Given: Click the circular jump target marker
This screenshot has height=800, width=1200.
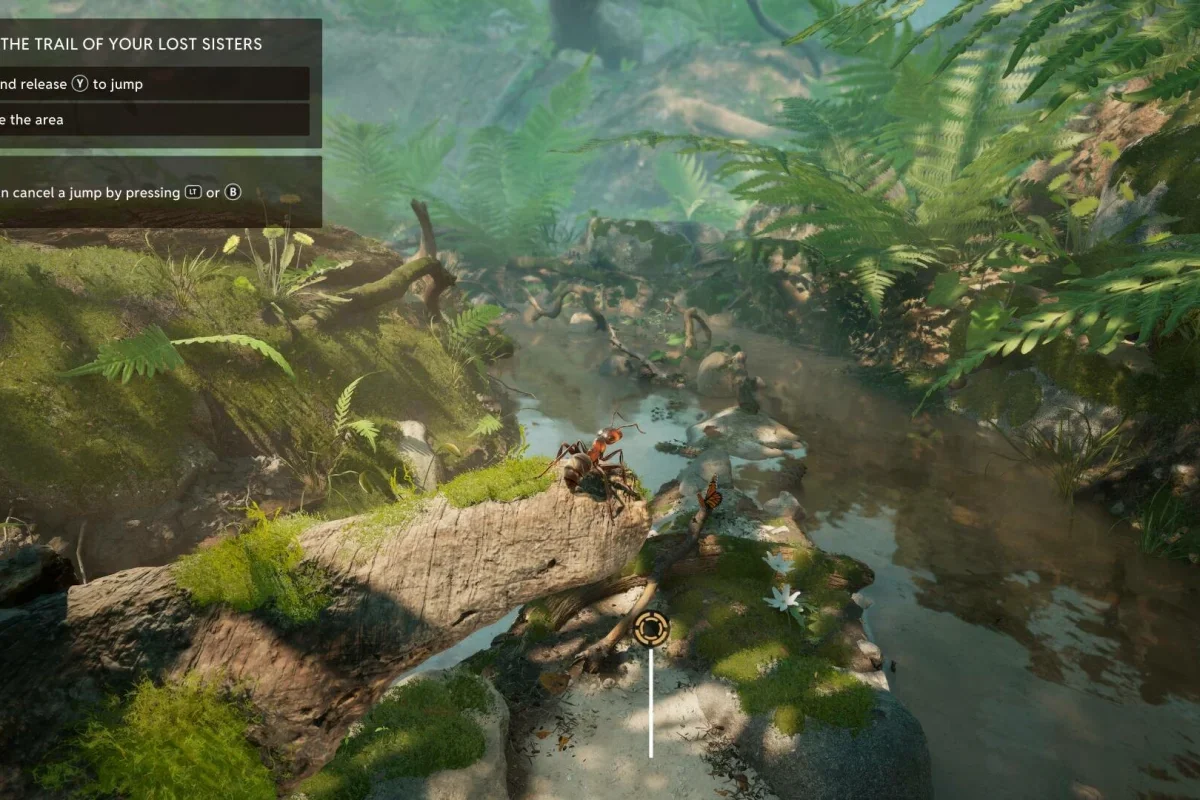Looking at the screenshot, I should point(651,629).
